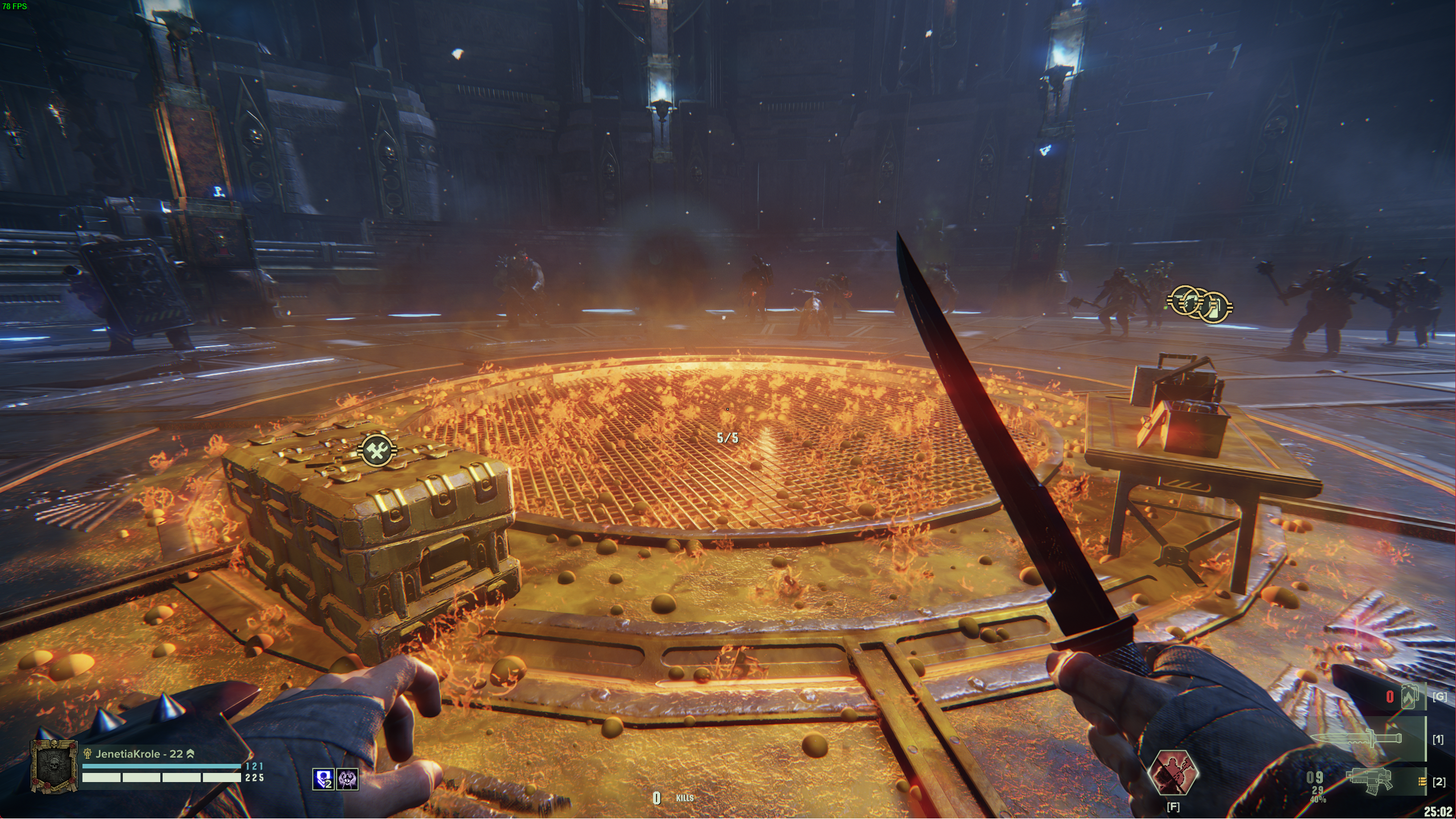
Task: Click the clustered ammo markers in the distance
Action: (x=1200, y=303)
